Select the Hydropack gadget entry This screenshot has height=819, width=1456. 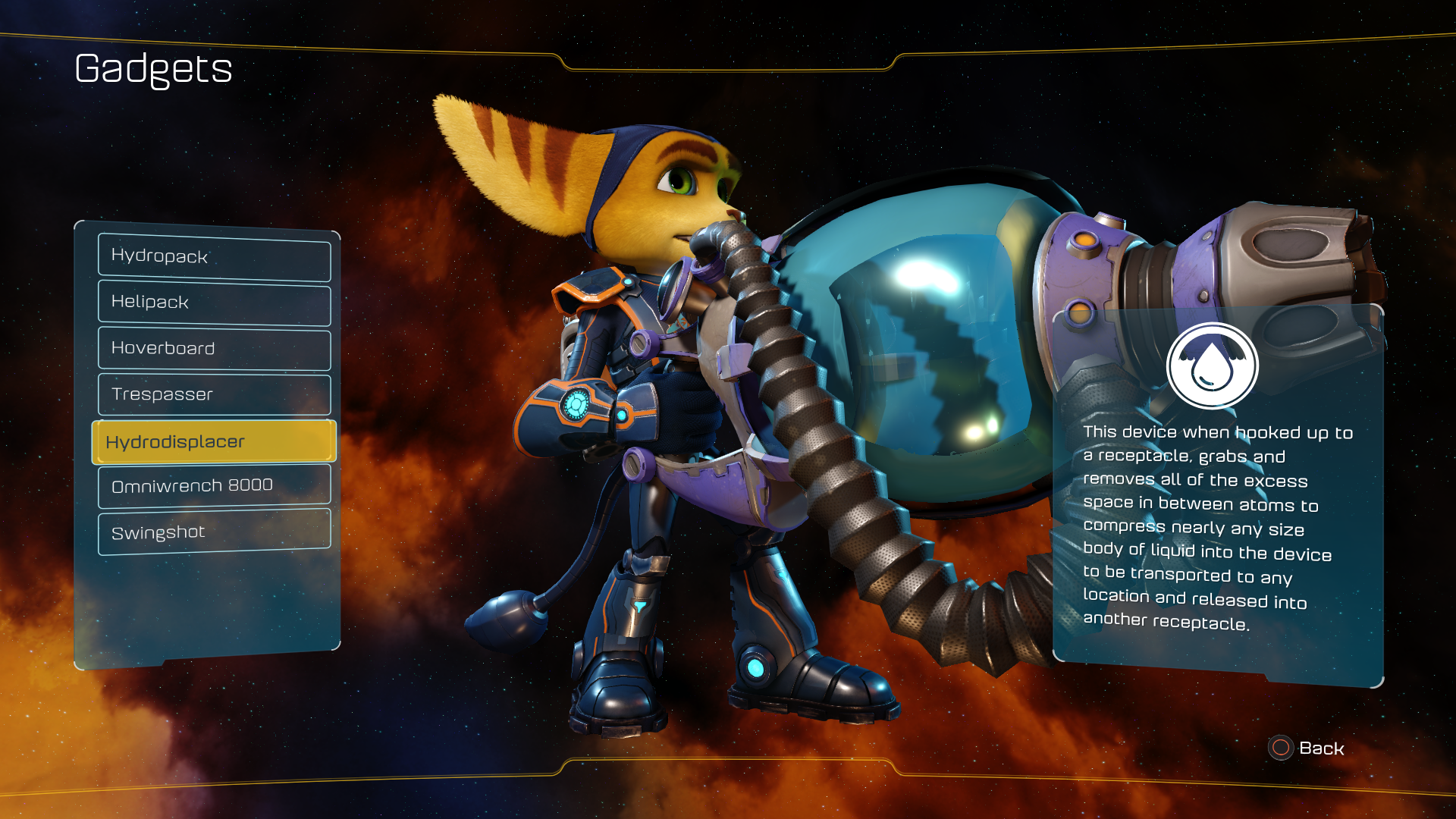(214, 257)
